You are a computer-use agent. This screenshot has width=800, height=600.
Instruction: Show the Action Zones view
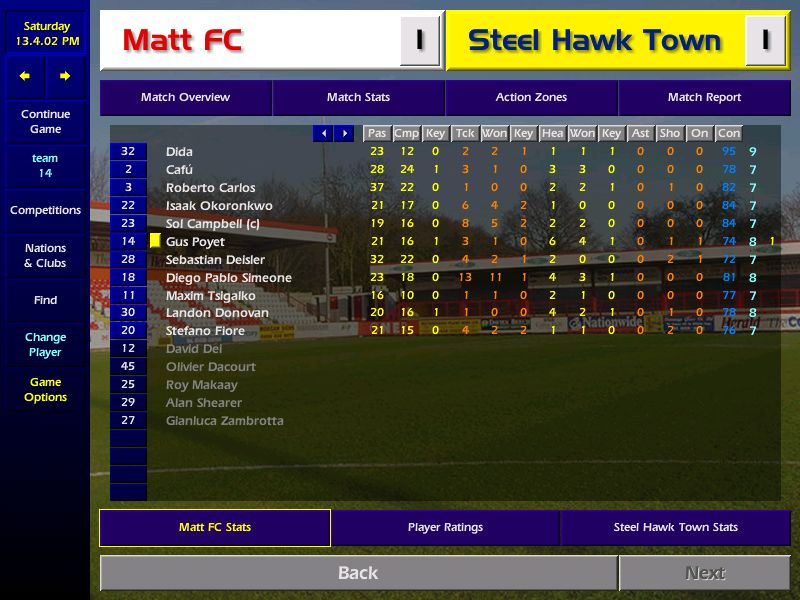(x=531, y=98)
